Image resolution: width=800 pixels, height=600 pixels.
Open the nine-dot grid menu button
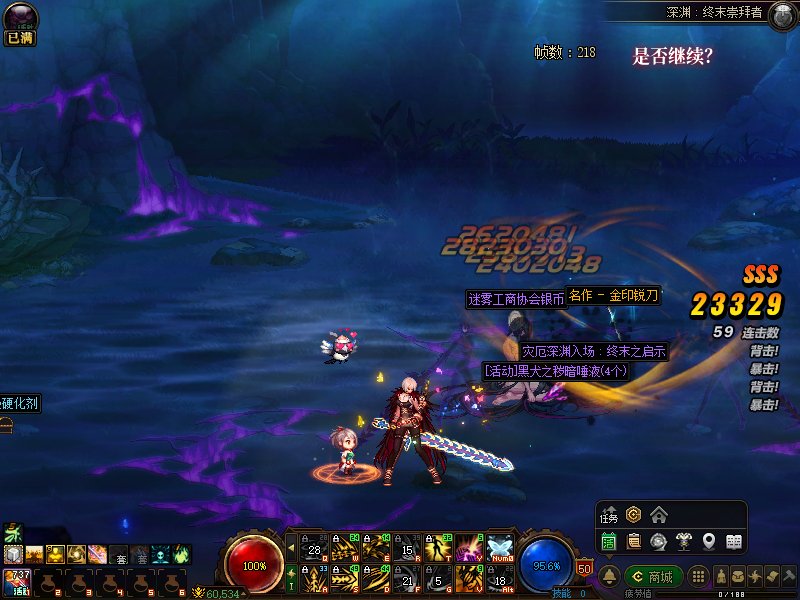tap(699, 577)
